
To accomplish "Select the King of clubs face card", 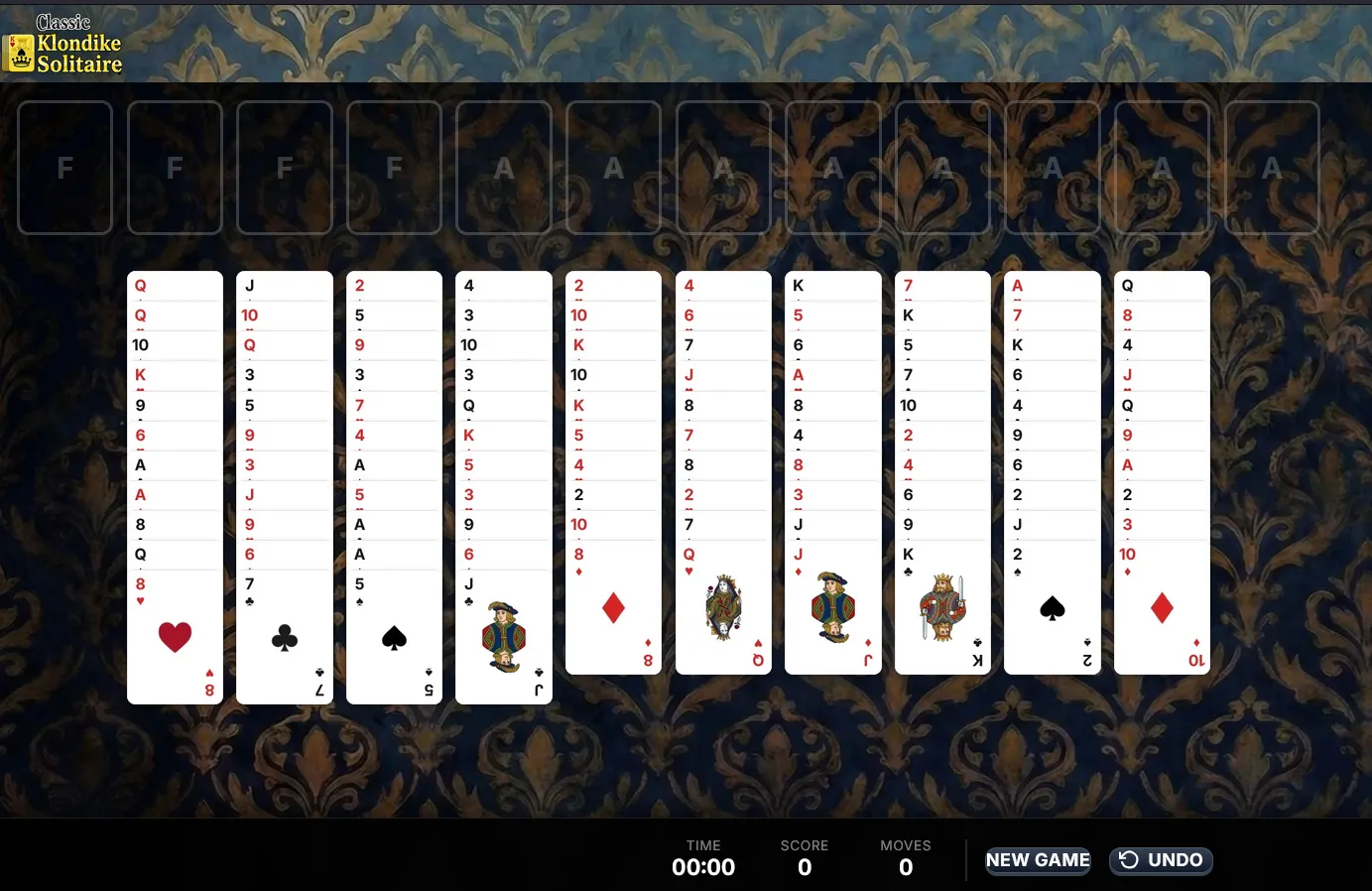I will pyautogui.click(x=942, y=610).
